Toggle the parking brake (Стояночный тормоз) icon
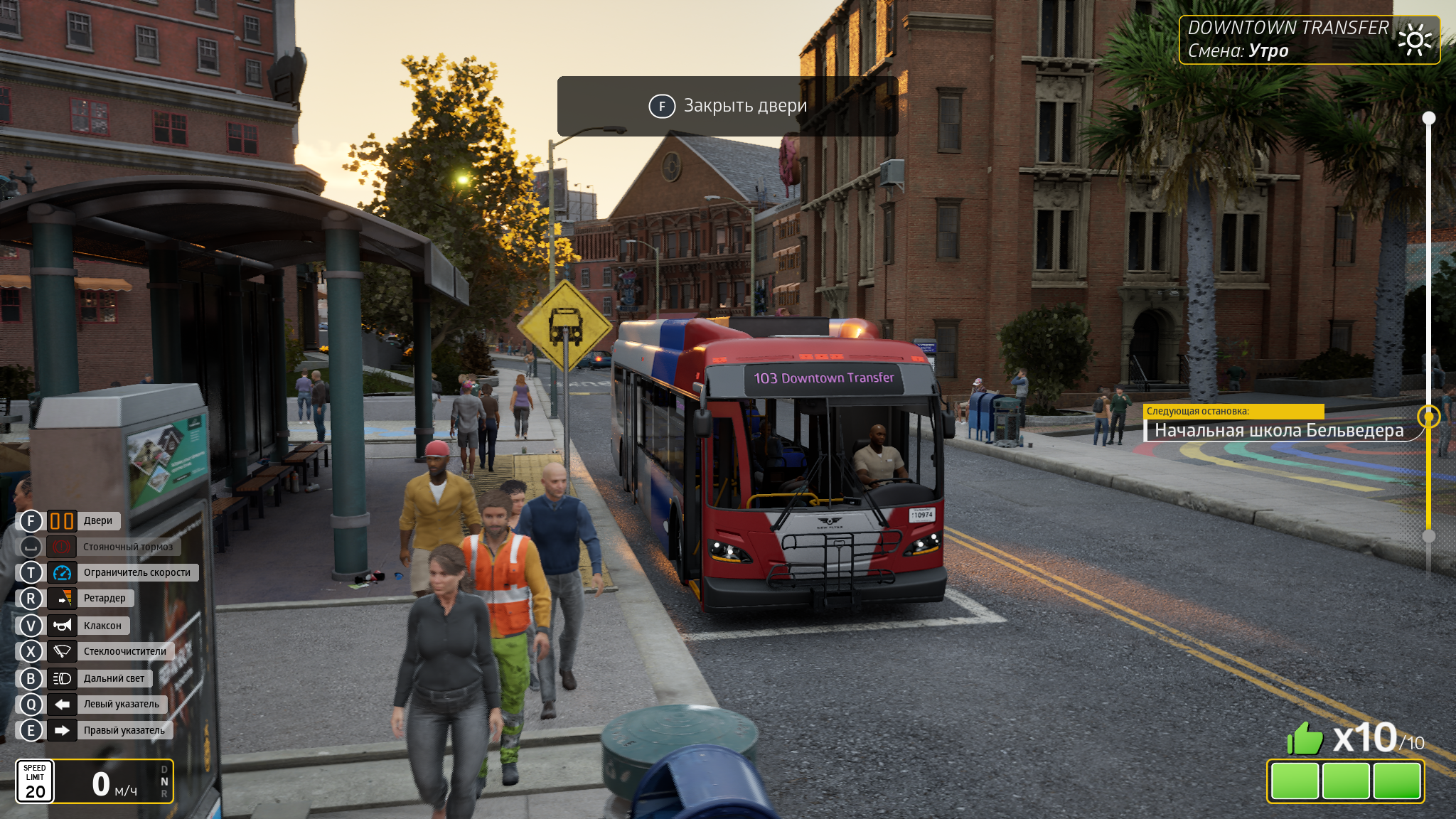This screenshot has height=819, width=1456. coord(62,547)
